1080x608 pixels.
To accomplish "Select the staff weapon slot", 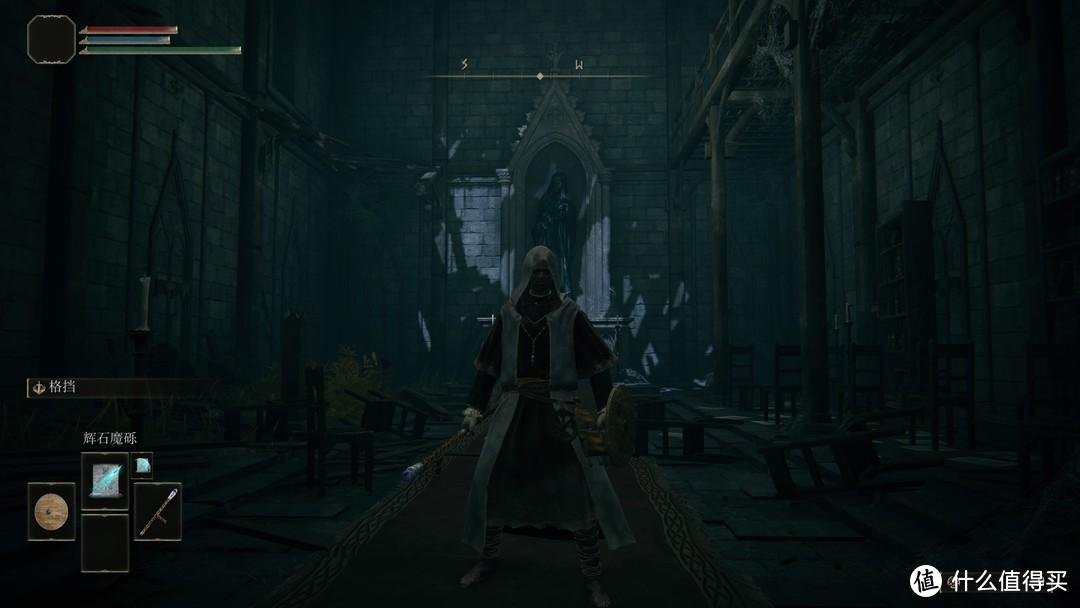I will (157, 512).
